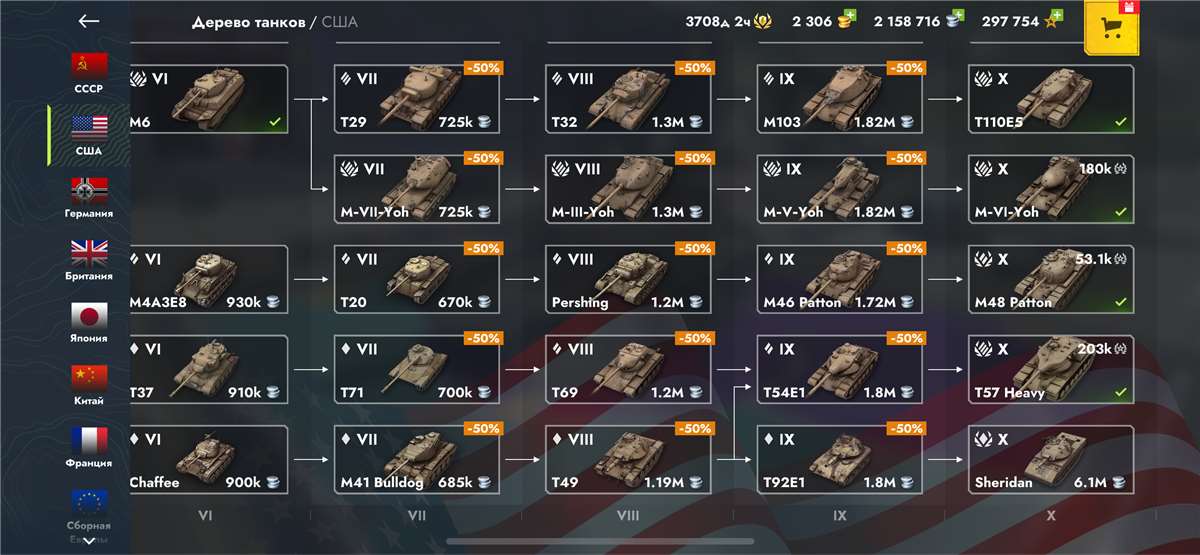Switch to the Франция tank tree
The width and height of the screenshot is (1200, 555).
coord(89,447)
